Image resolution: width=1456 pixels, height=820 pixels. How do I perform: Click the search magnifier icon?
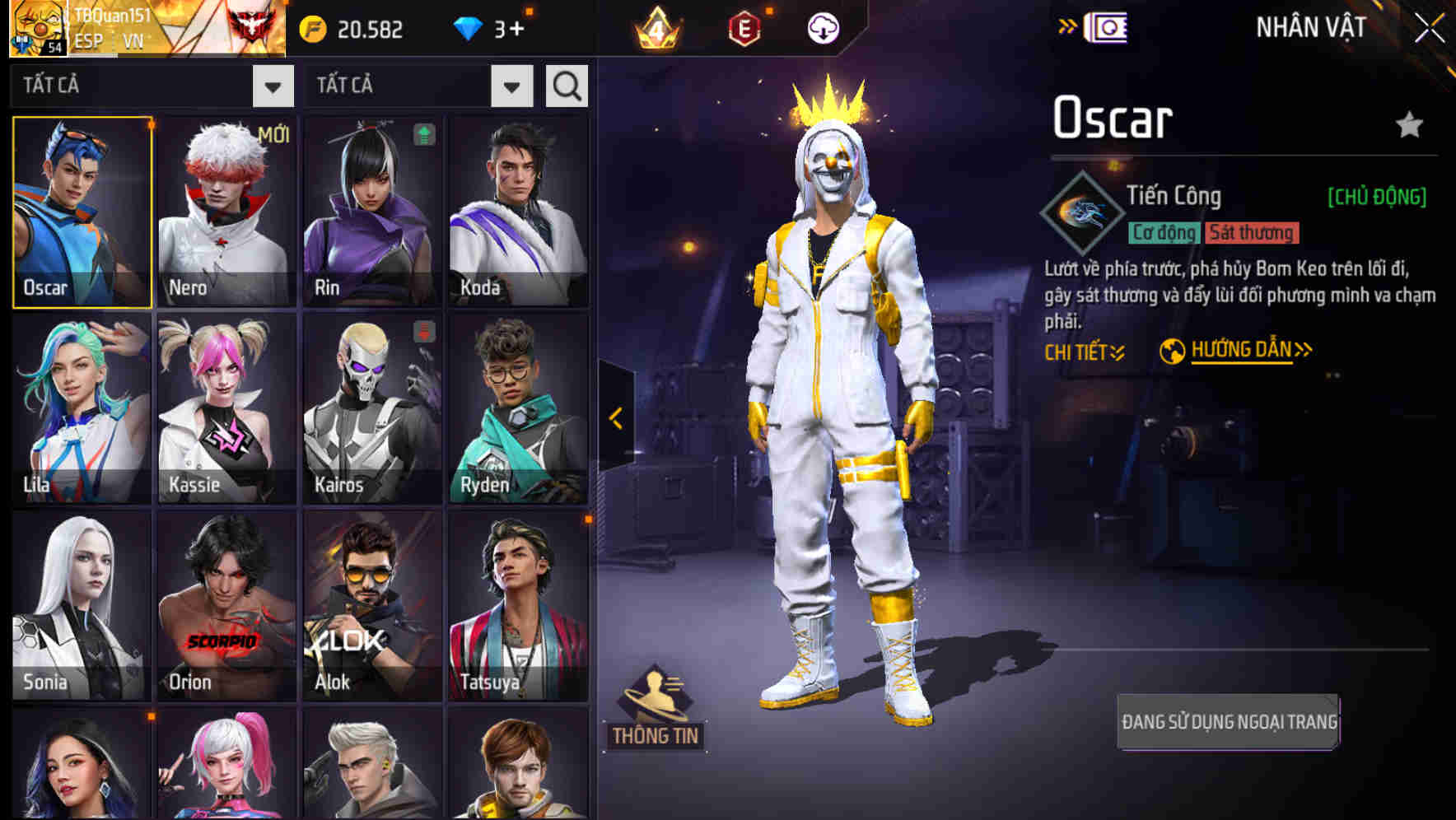(x=567, y=85)
